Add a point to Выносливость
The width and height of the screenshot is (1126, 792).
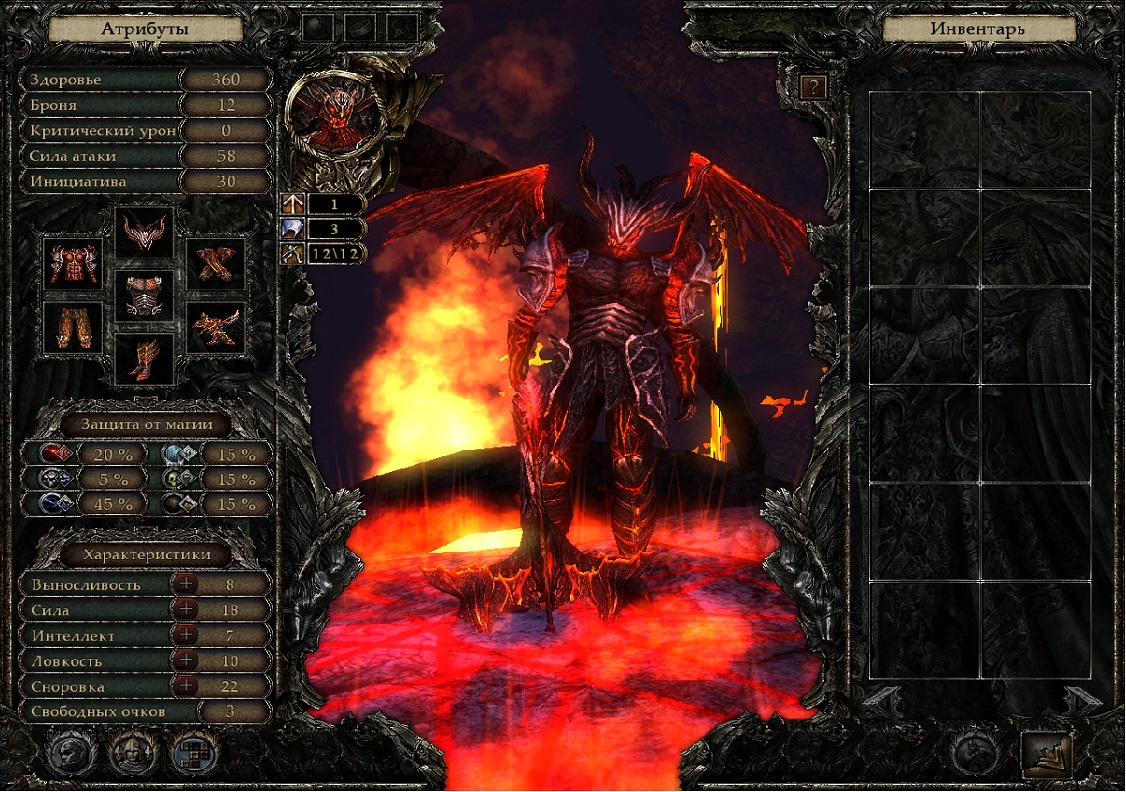pos(185,584)
